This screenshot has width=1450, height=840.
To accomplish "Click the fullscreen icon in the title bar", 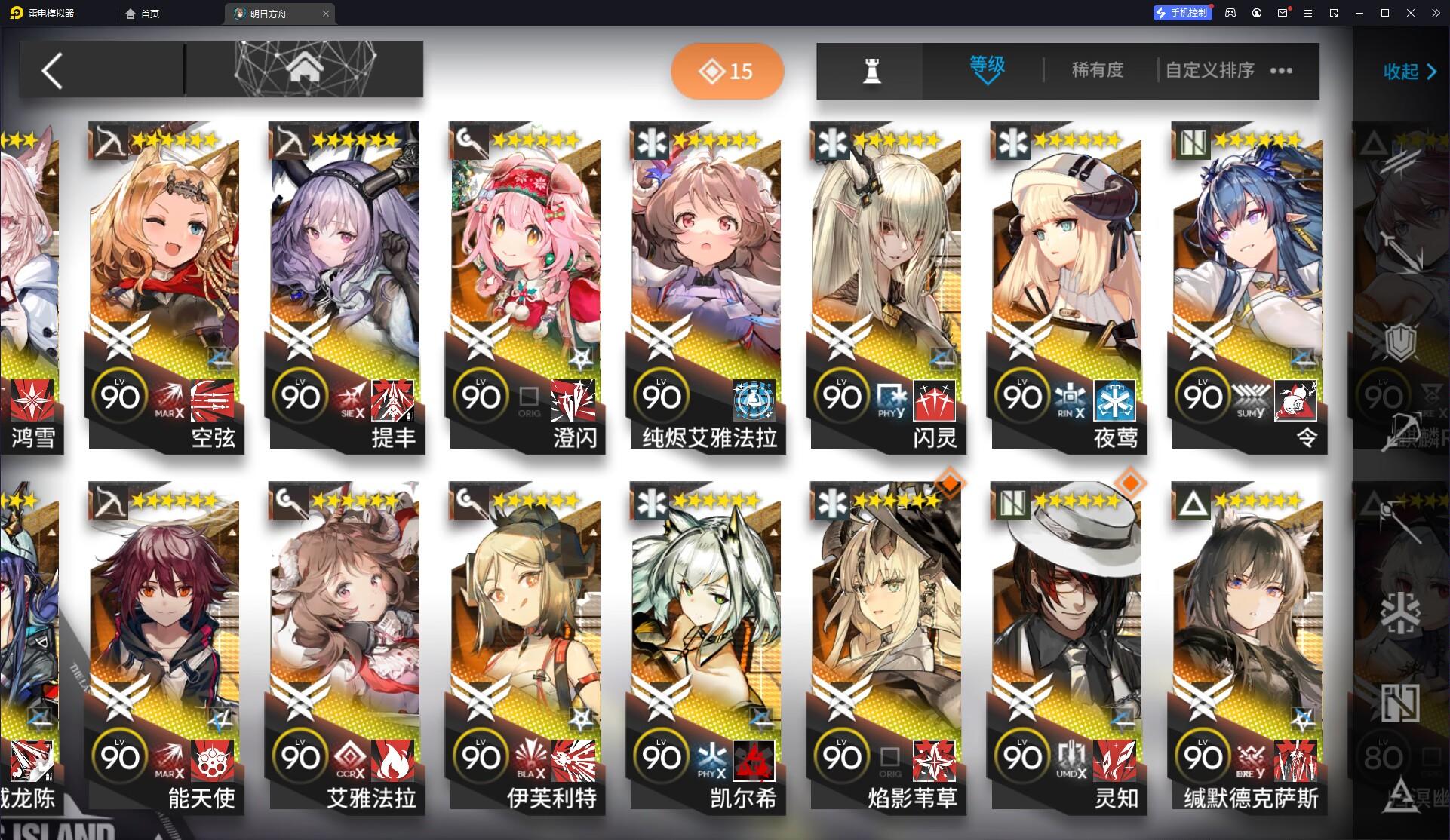I will pos(1334,13).
